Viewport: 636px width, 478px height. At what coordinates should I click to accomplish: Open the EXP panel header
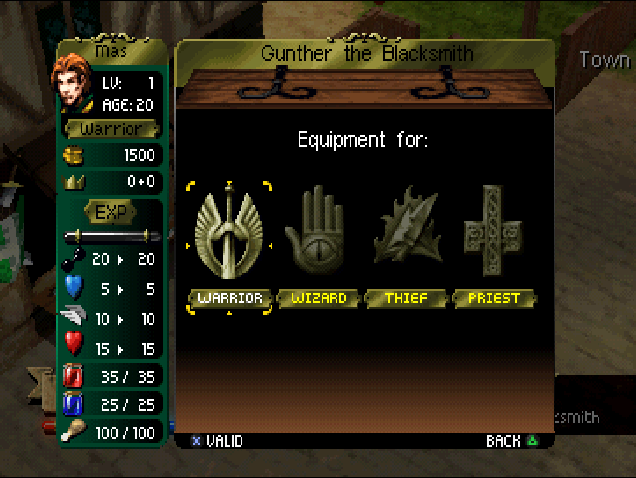pos(110,212)
